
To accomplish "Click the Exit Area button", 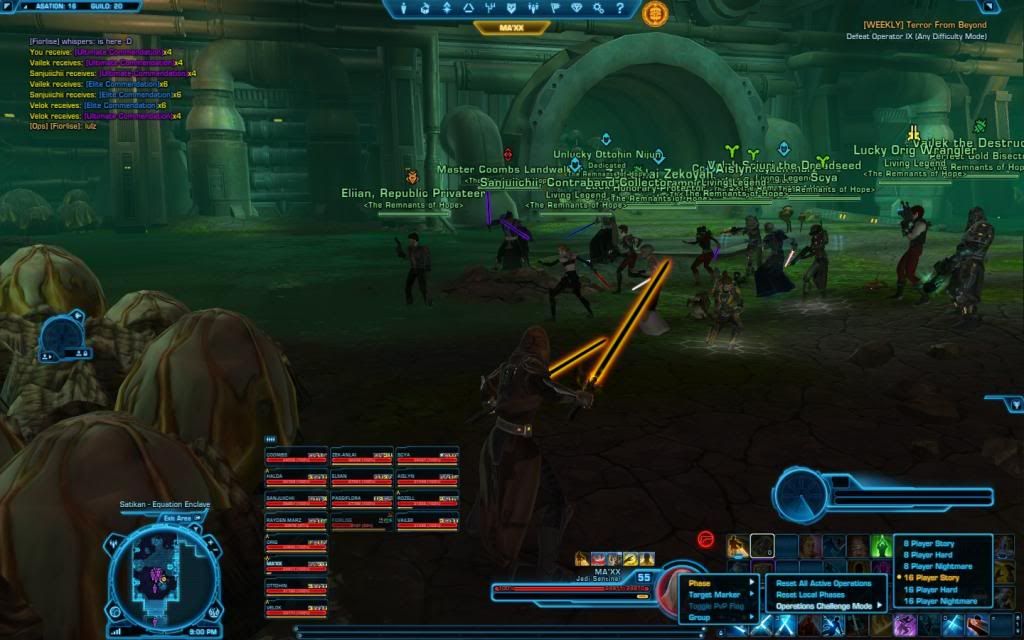I will click(177, 518).
